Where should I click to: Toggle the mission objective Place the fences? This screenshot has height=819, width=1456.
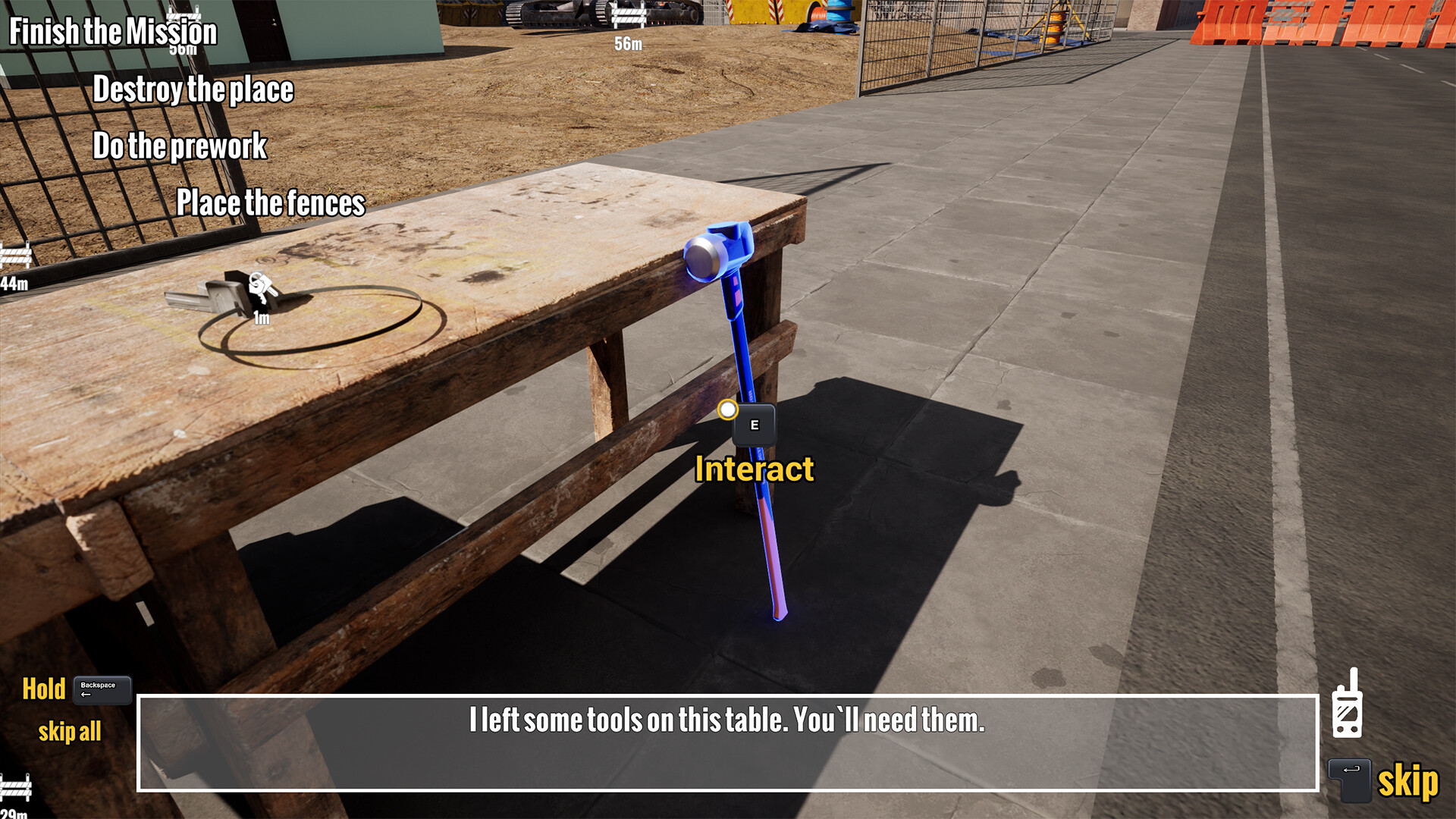tap(270, 202)
